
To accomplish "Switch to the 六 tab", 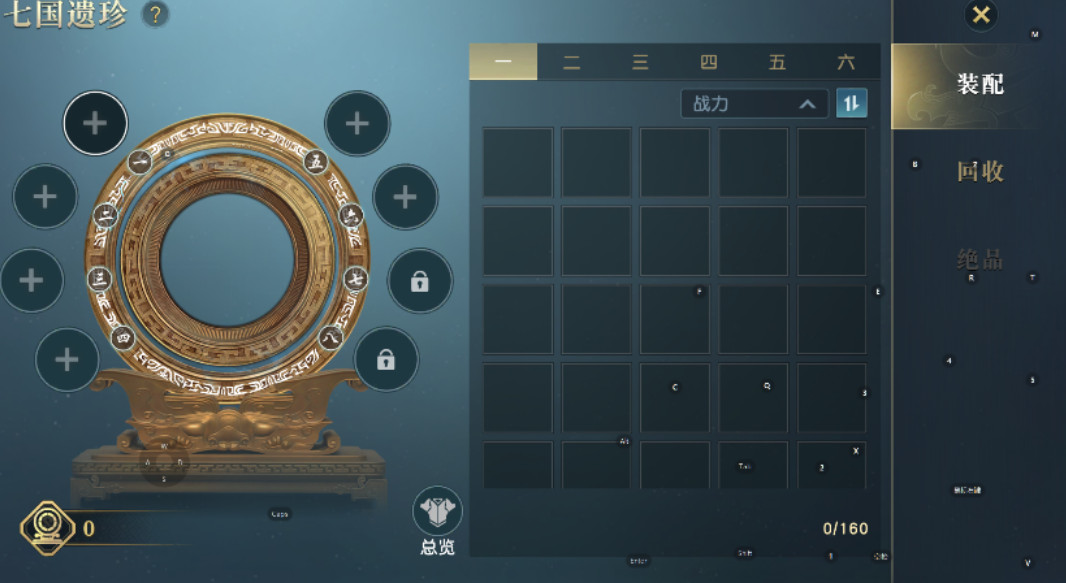I will coord(846,62).
